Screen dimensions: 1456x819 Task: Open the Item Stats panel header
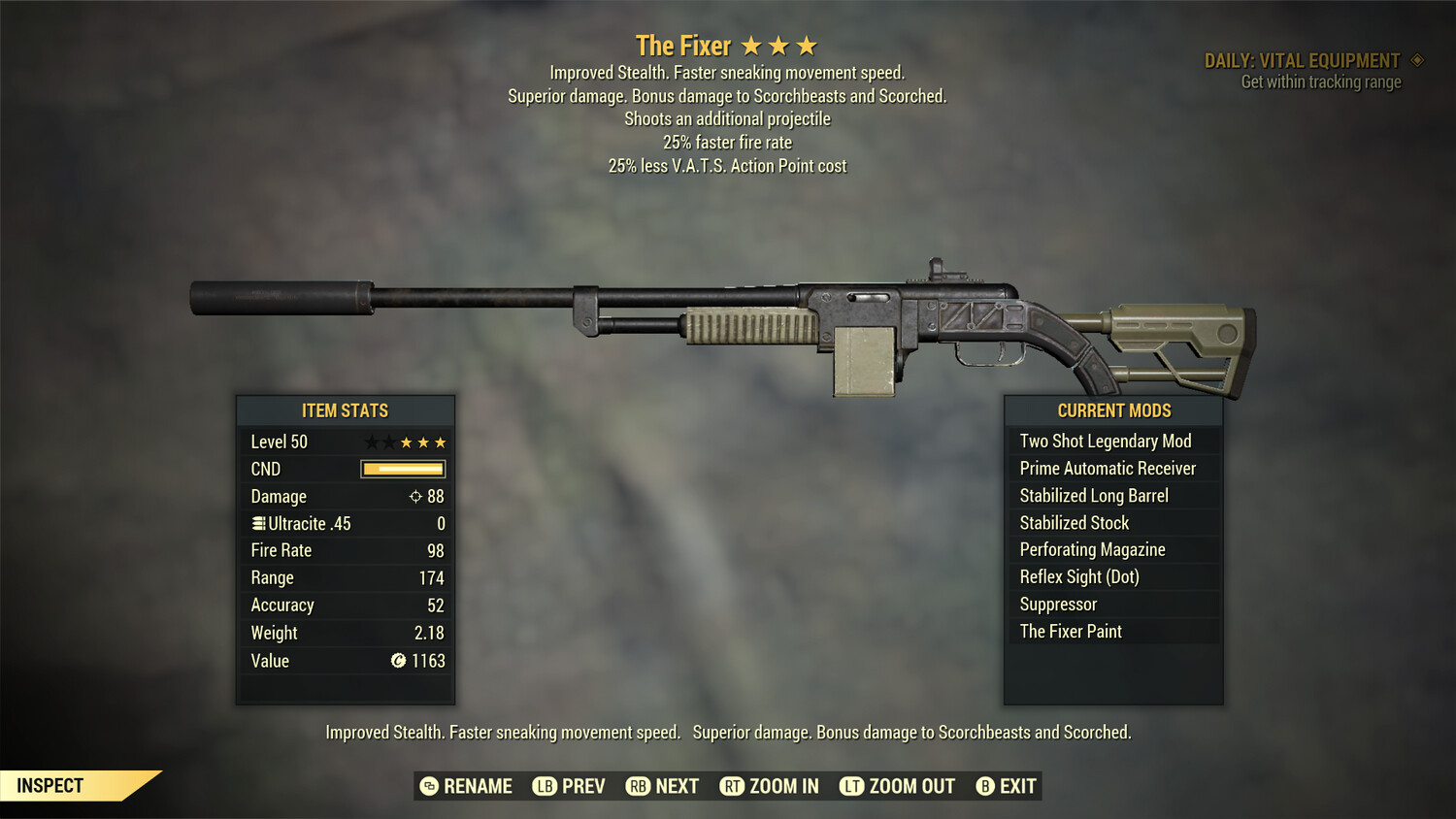pos(346,410)
